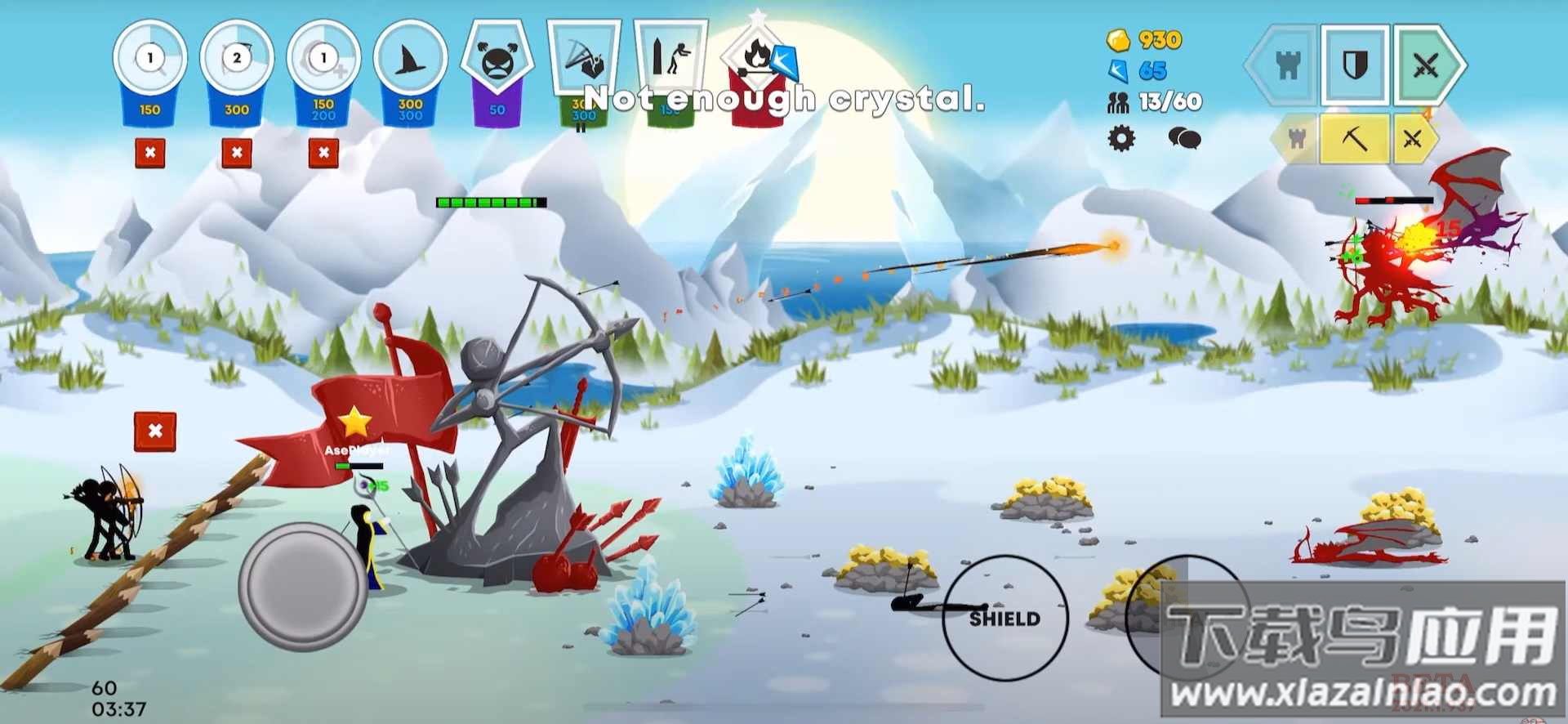Send miners to mine with pickaxe button
This screenshot has width=1568, height=724.
[x=1355, y=139]
